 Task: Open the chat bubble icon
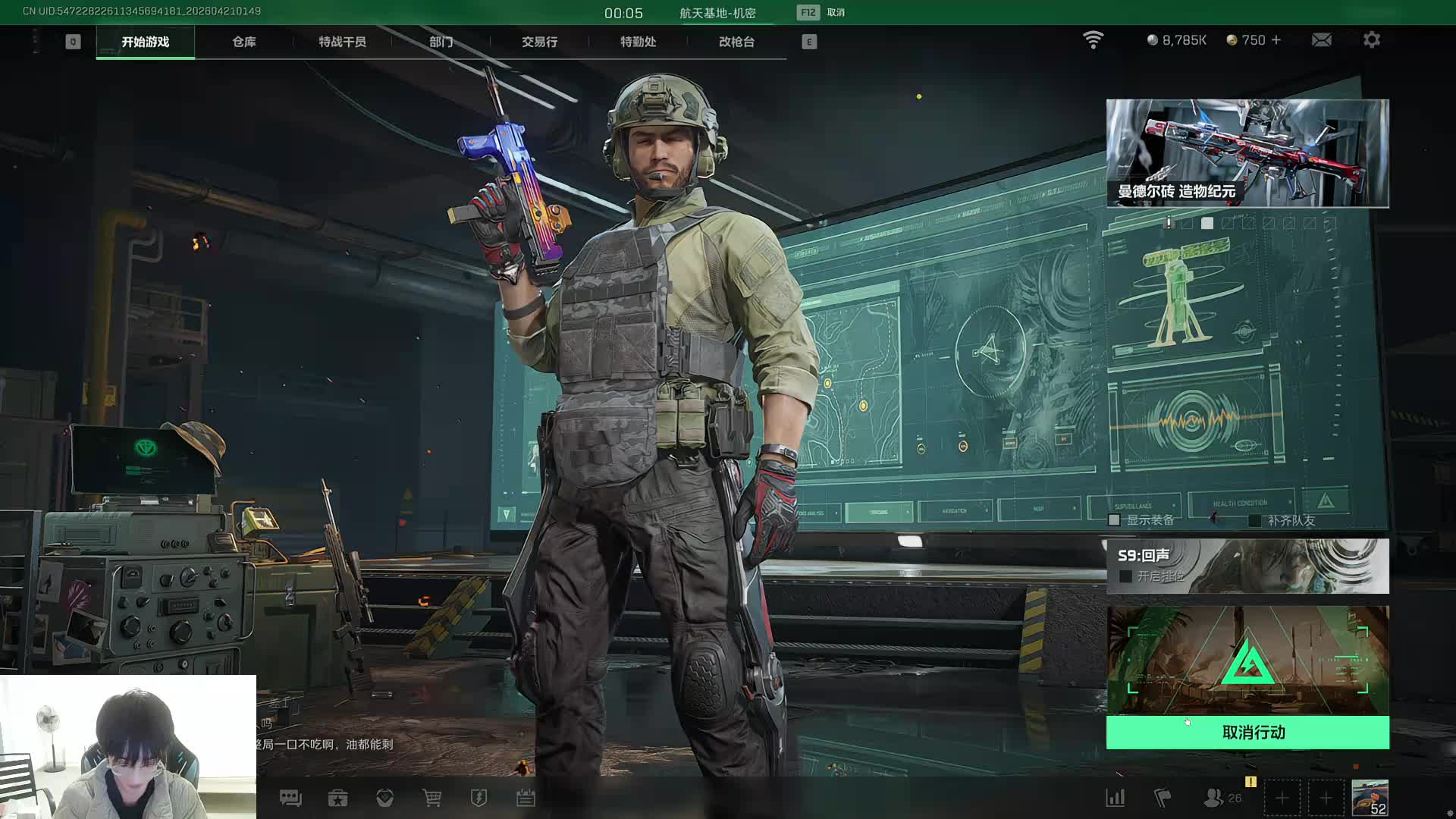coord(290,798)
